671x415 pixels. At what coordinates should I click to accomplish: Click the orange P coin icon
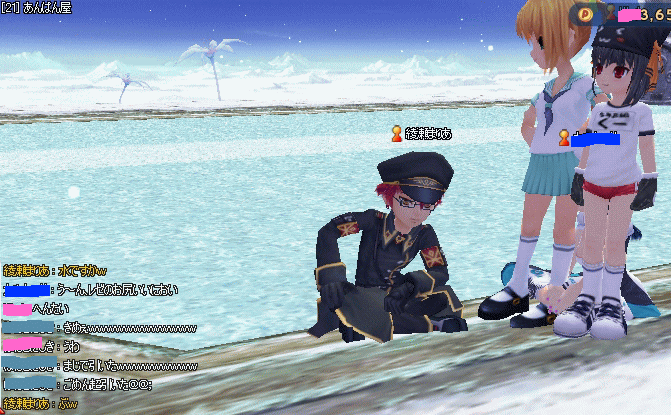[x=585, y=13]
